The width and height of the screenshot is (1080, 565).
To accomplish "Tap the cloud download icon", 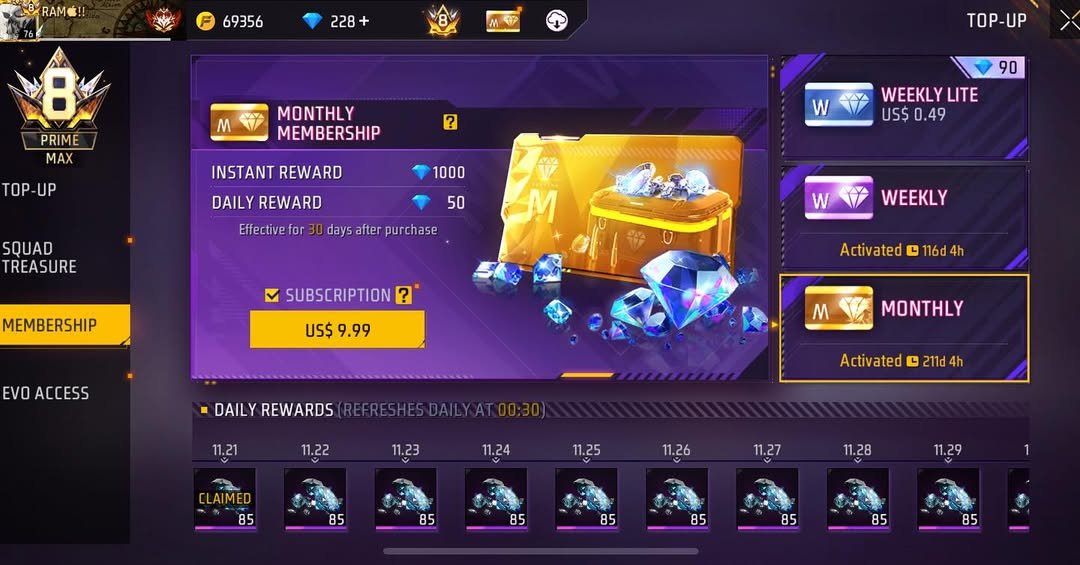I will (557, 21).
